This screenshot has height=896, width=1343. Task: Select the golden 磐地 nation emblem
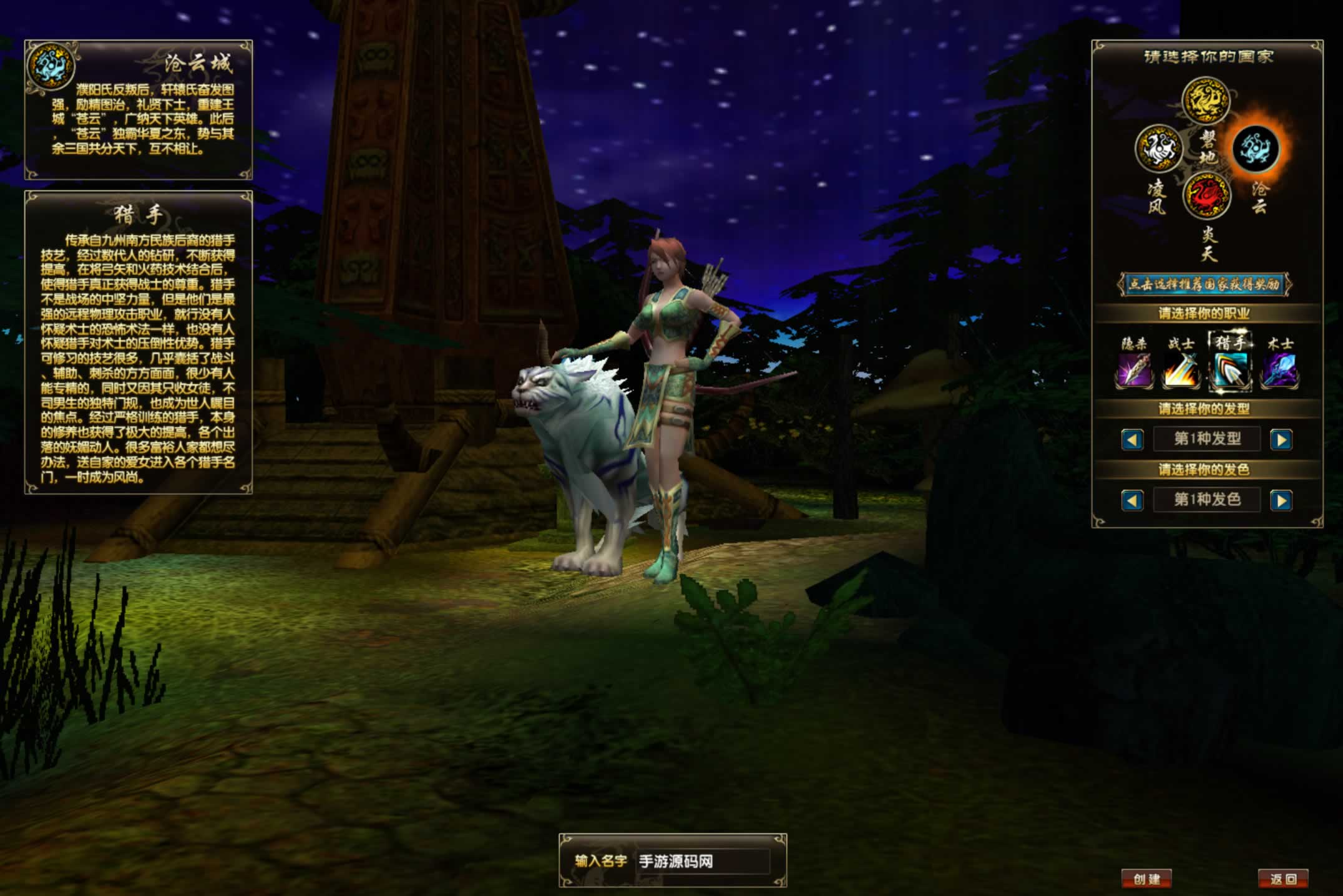click(x=1206, y=100)
